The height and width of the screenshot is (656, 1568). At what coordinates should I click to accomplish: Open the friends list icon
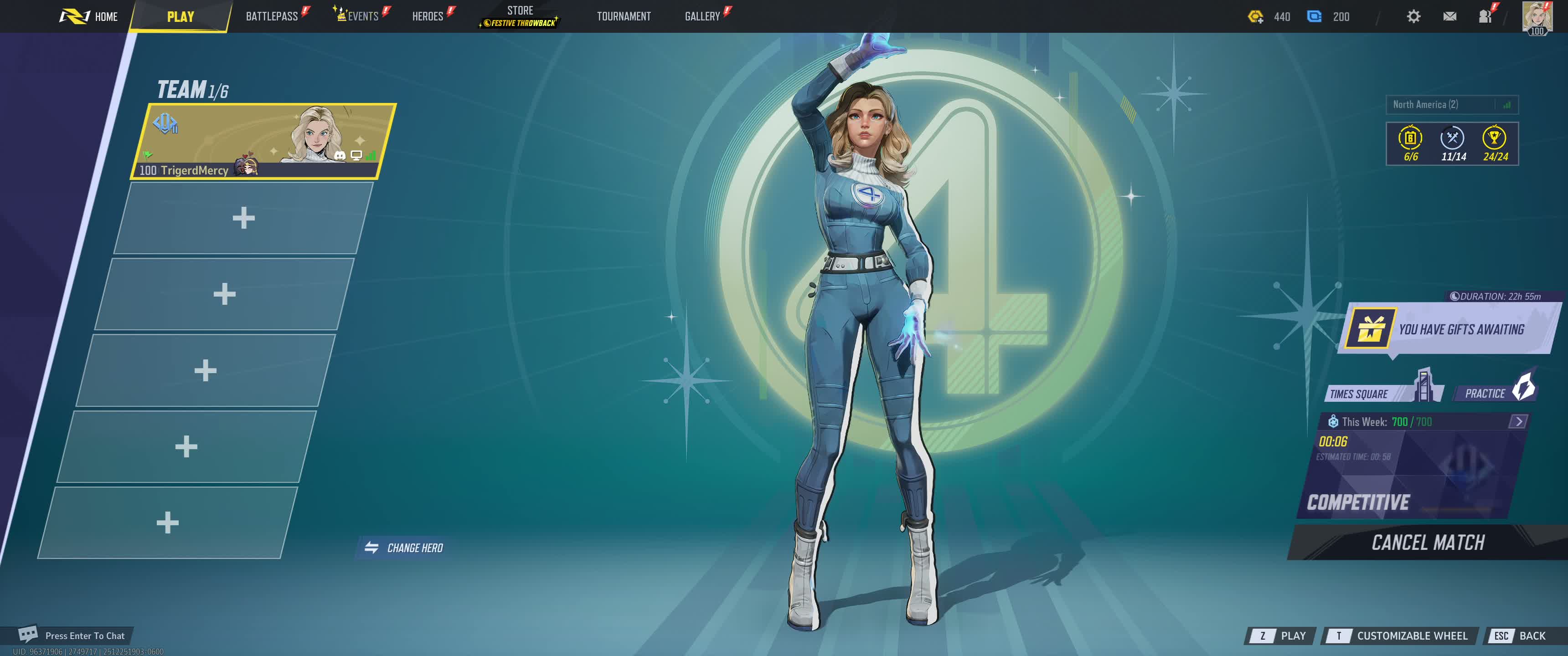pyautogui.click(x=1485, y=16)
